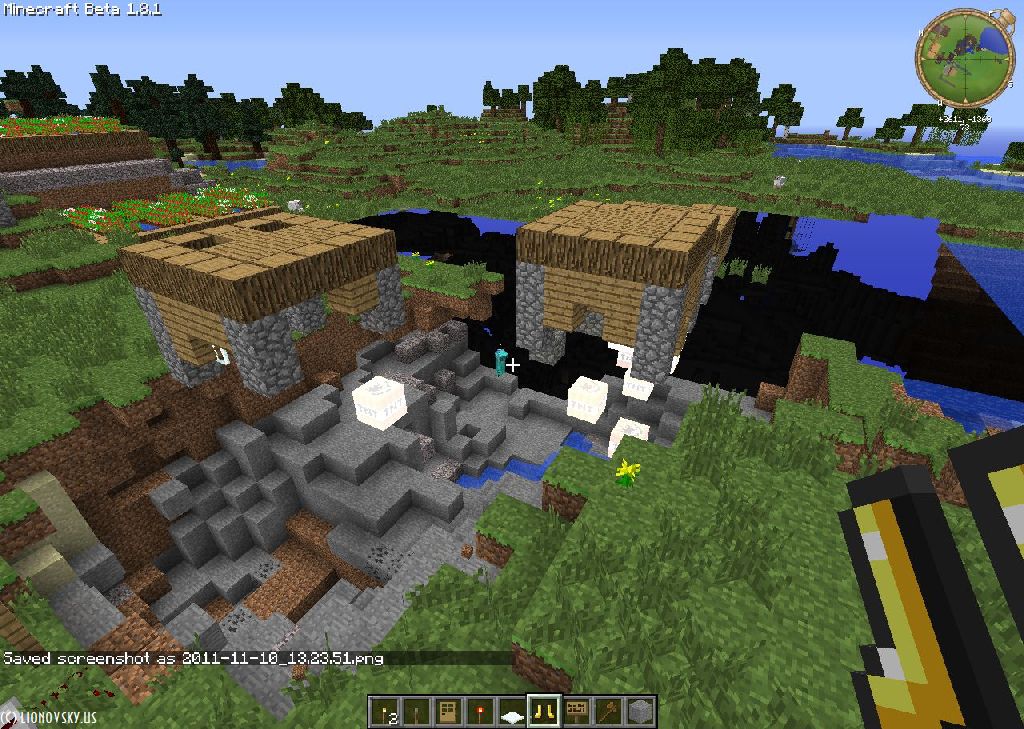The height and width of the screenshot is (729, 1024).
Task: Click the golden boots hotbar slot
Action: click(544, 711)
